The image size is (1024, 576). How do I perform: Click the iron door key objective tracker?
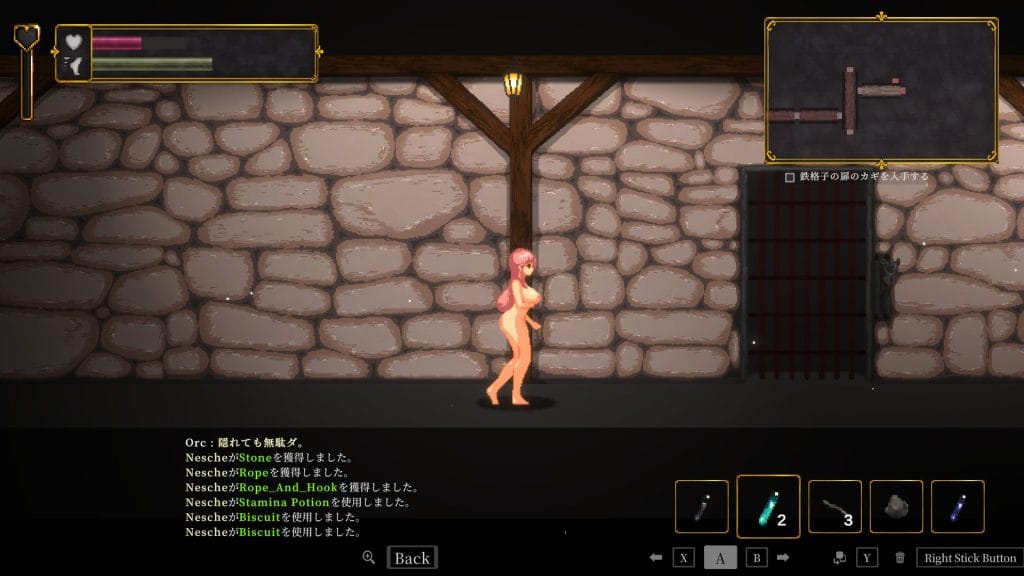click(x=858, y=177)
